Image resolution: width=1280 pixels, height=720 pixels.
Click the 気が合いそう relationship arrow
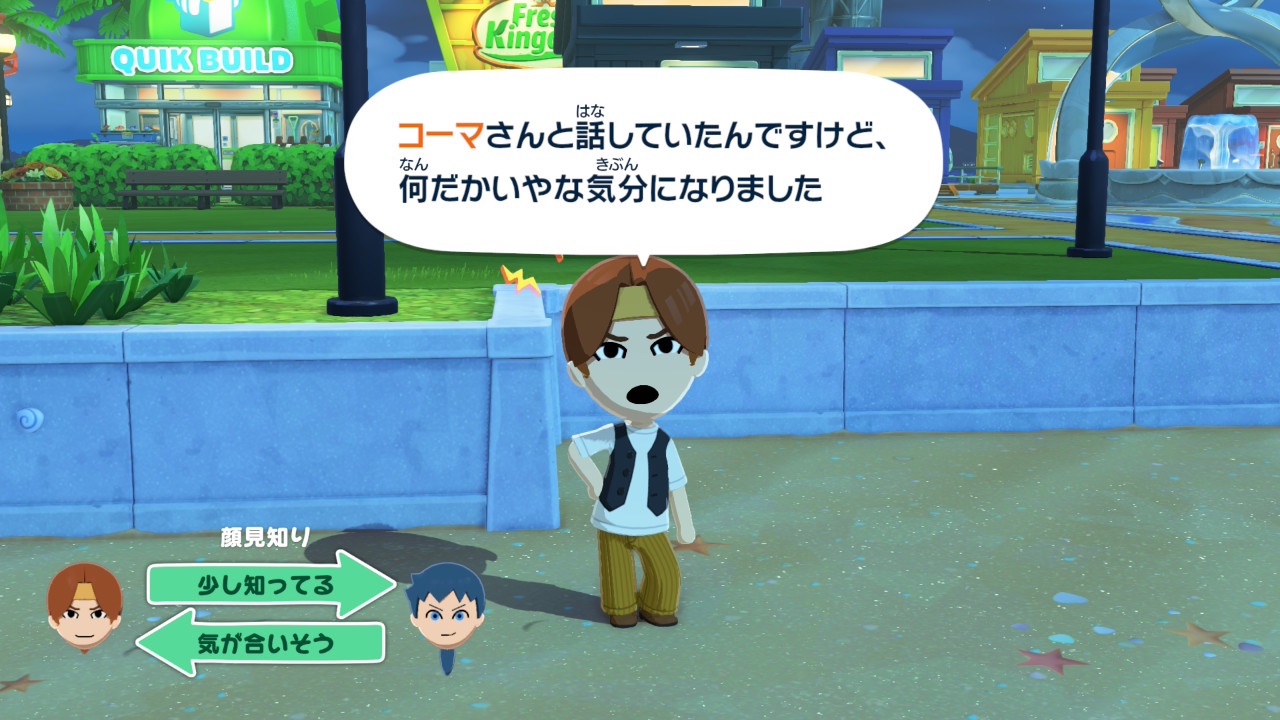[264, 643]
